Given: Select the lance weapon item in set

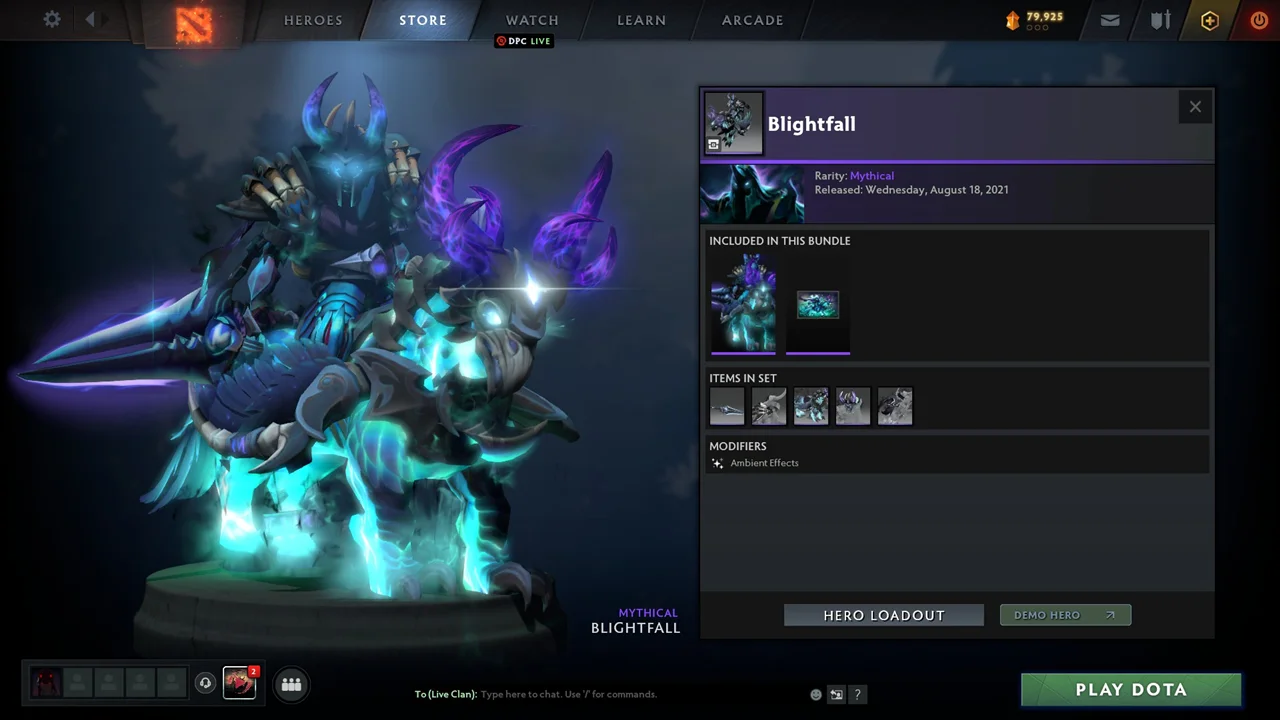Looking at the screenshot, I should point(727,407).
